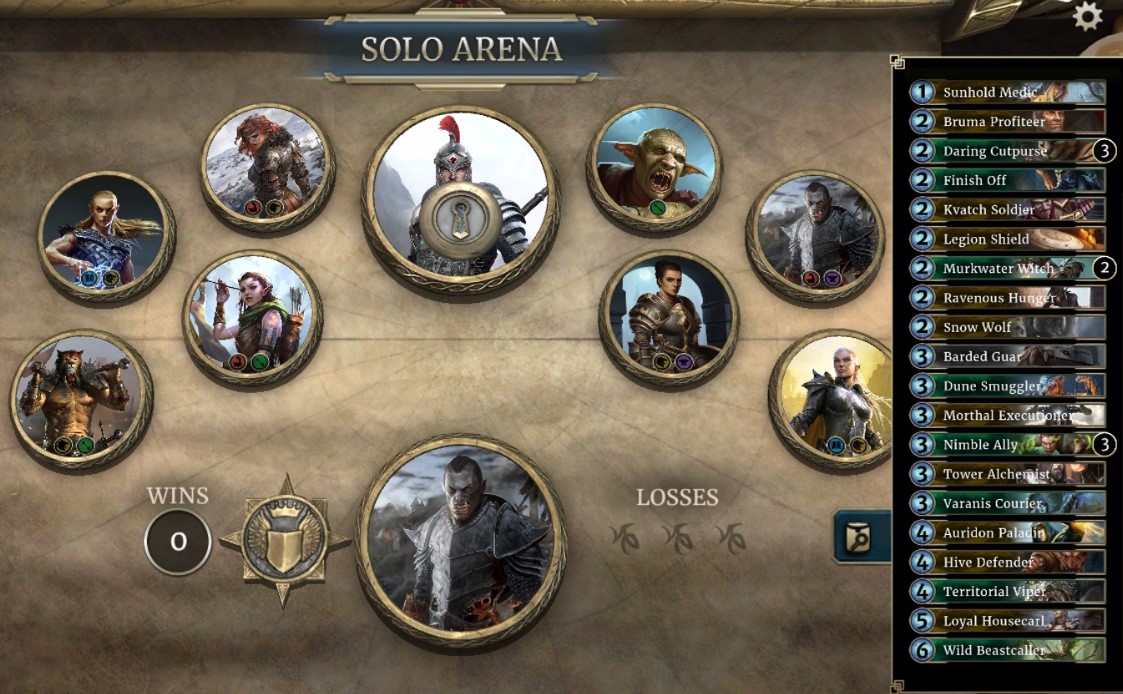Click the Murkwater Witch deck entry
1123x694 pixels.
pos(1007,268)
